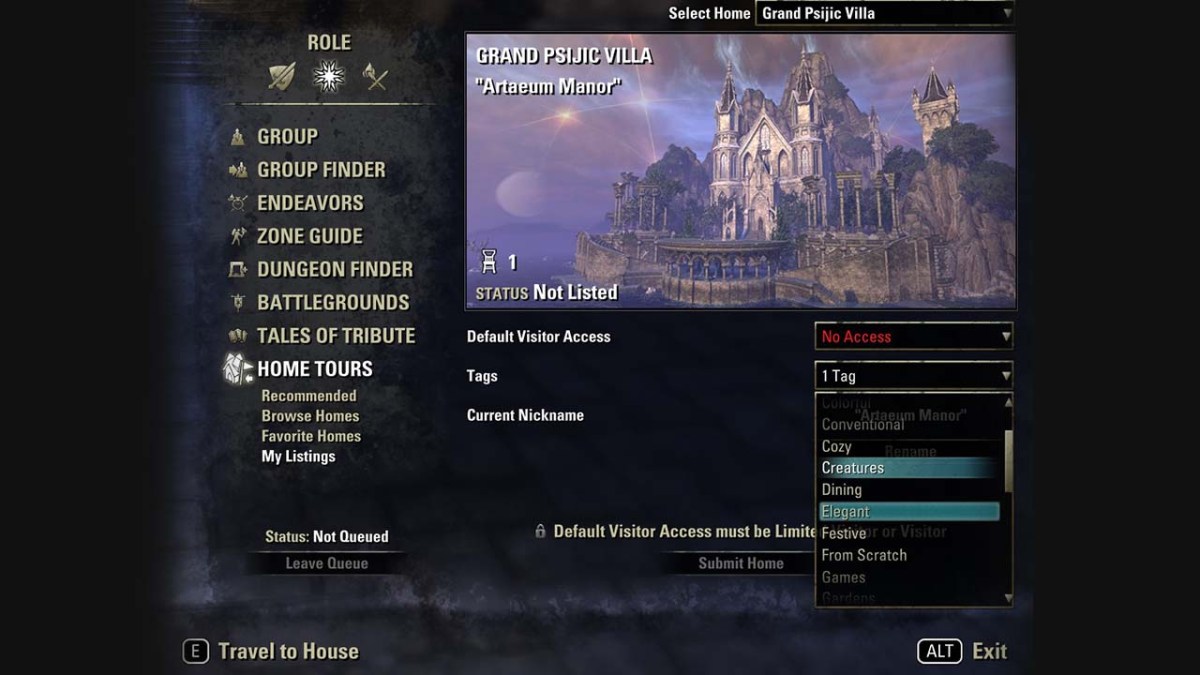Open the Zone Guide
1200x675 pixels.
click(x=309, y=236)
